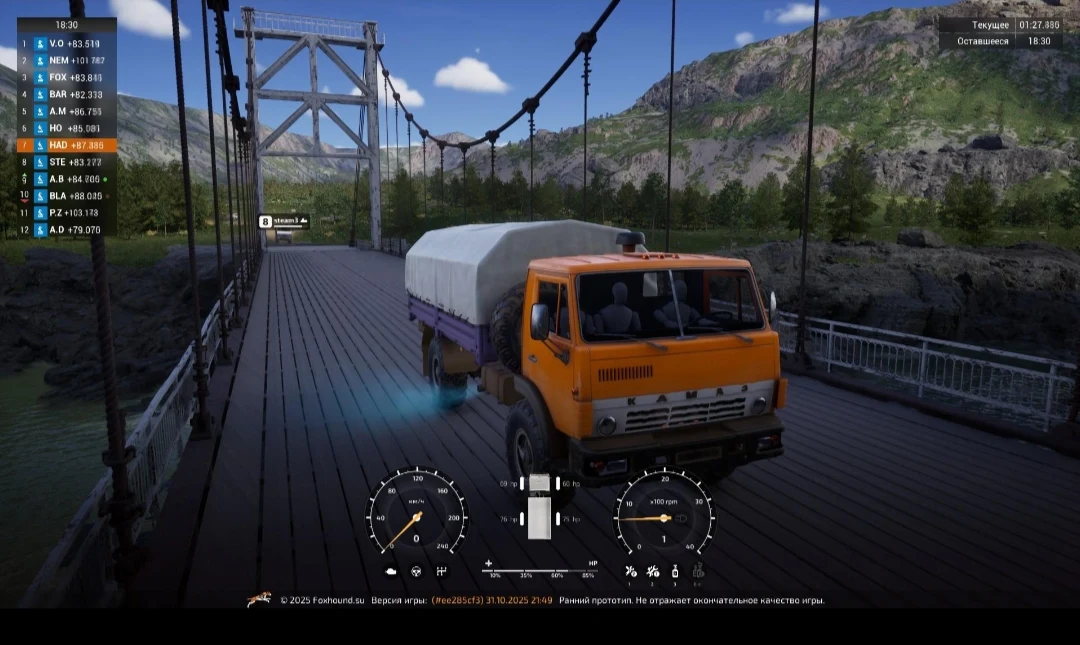The image size is (1080, 645).
Task: Select player BLA in the standings list
Action: point(67,196)
